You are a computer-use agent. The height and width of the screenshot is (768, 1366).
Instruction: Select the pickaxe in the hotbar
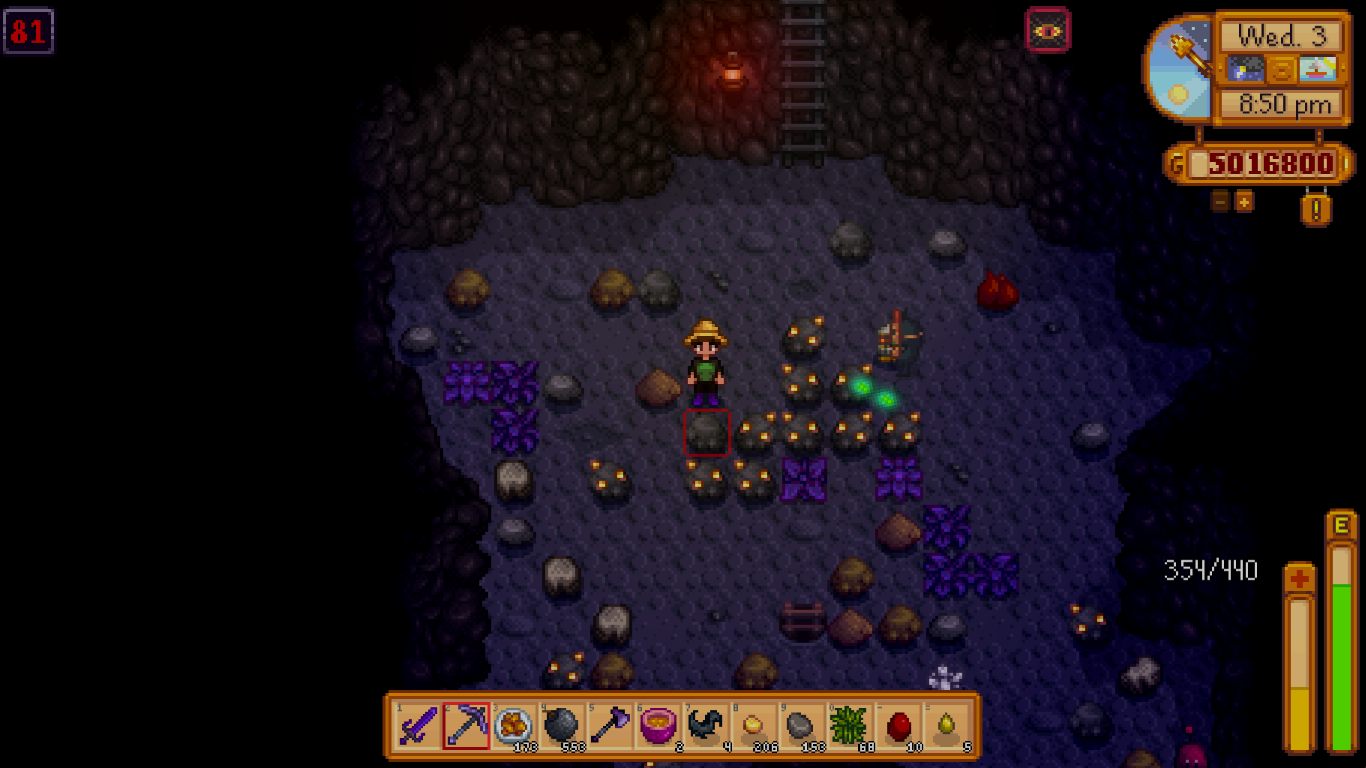[x=466, y=726]
